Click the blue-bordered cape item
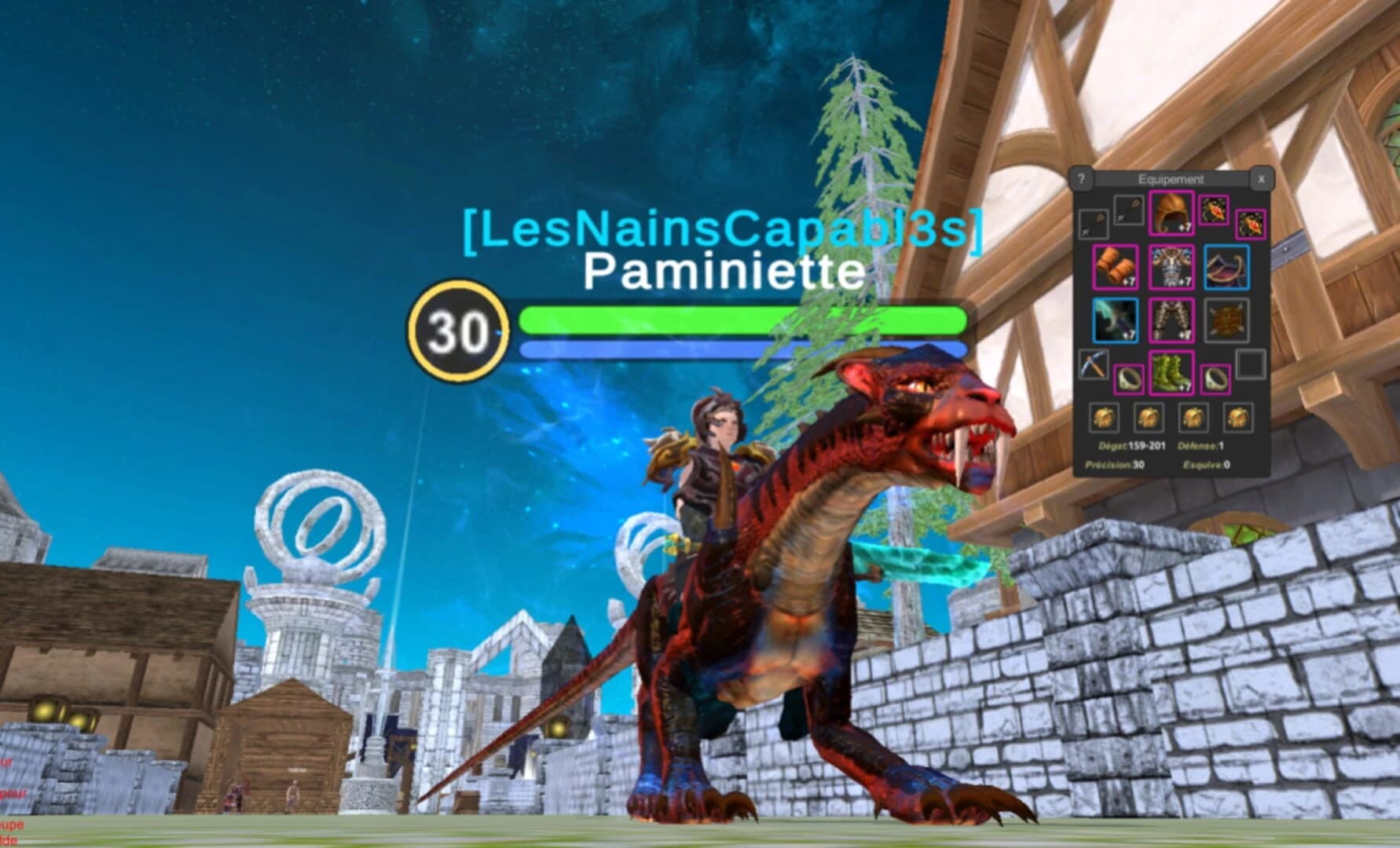 coord(1226,266)
